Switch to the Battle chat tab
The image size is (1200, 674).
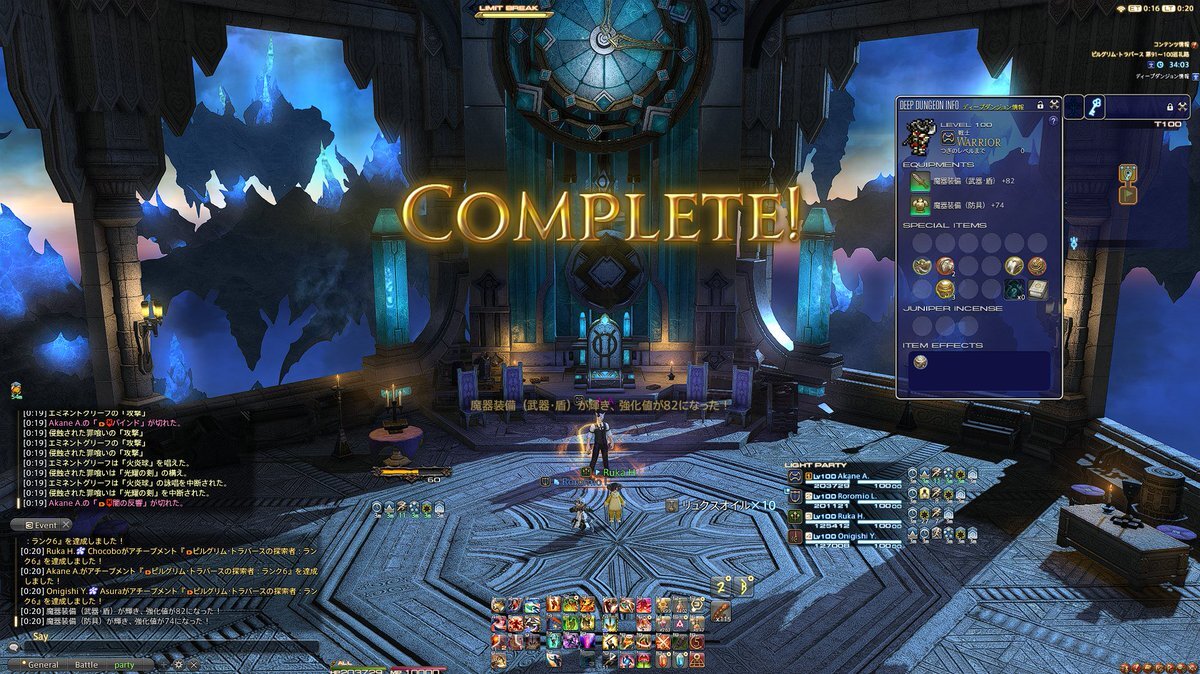[87, 664]
